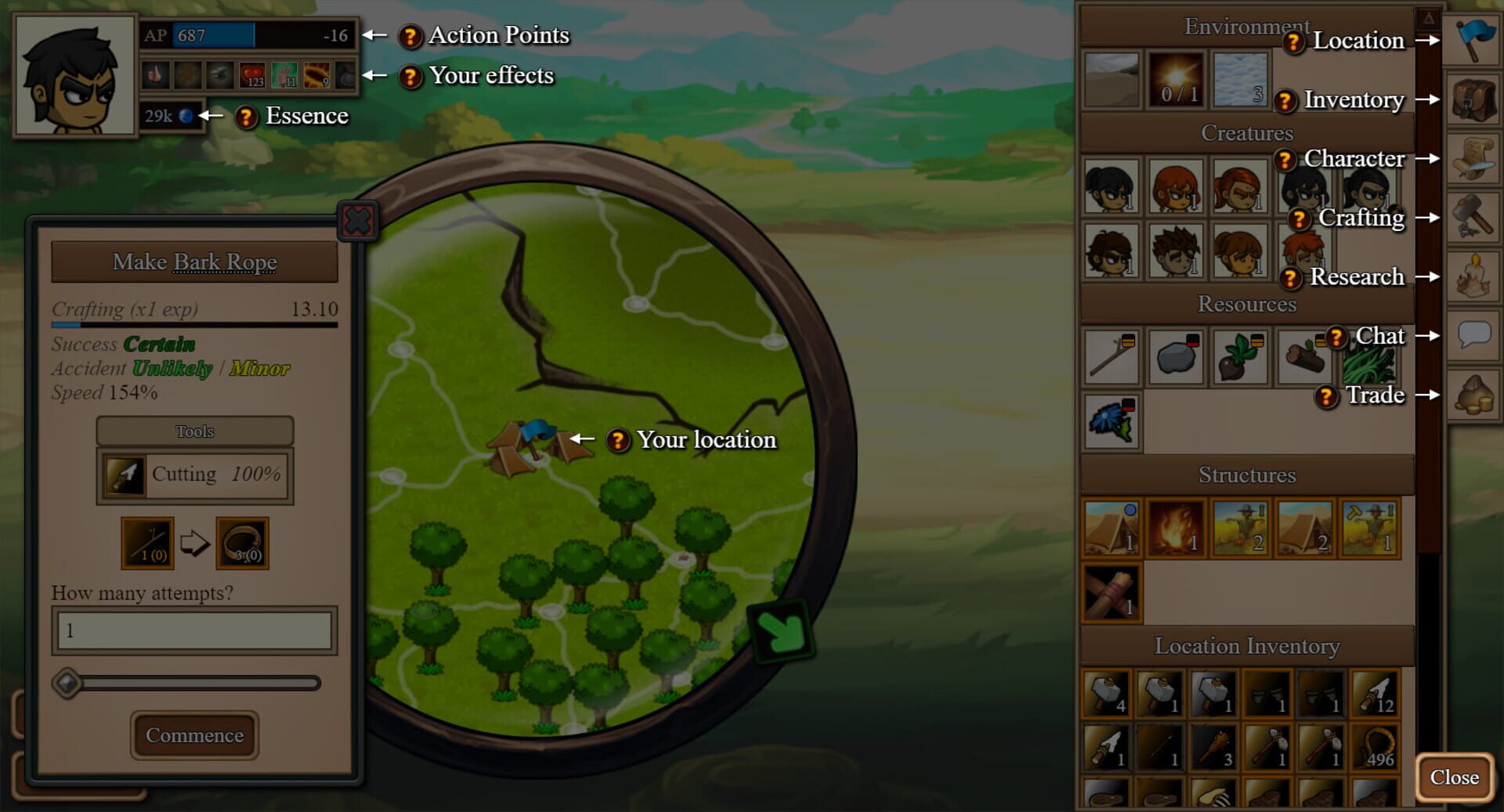
Task: Open the Location tab with blue flag
Action: (x=1473, y=40)
